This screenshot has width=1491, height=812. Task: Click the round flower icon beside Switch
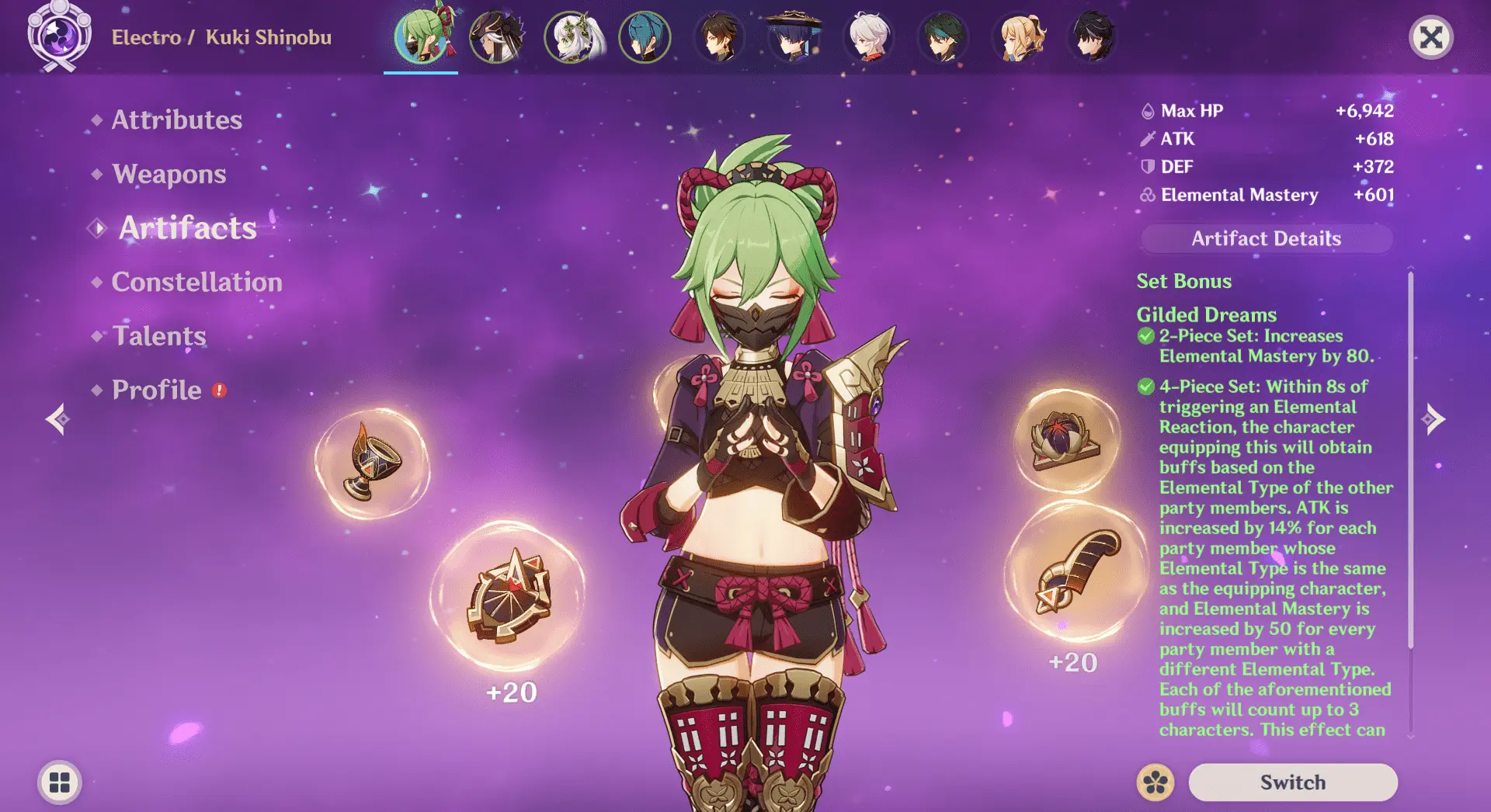1155,782
